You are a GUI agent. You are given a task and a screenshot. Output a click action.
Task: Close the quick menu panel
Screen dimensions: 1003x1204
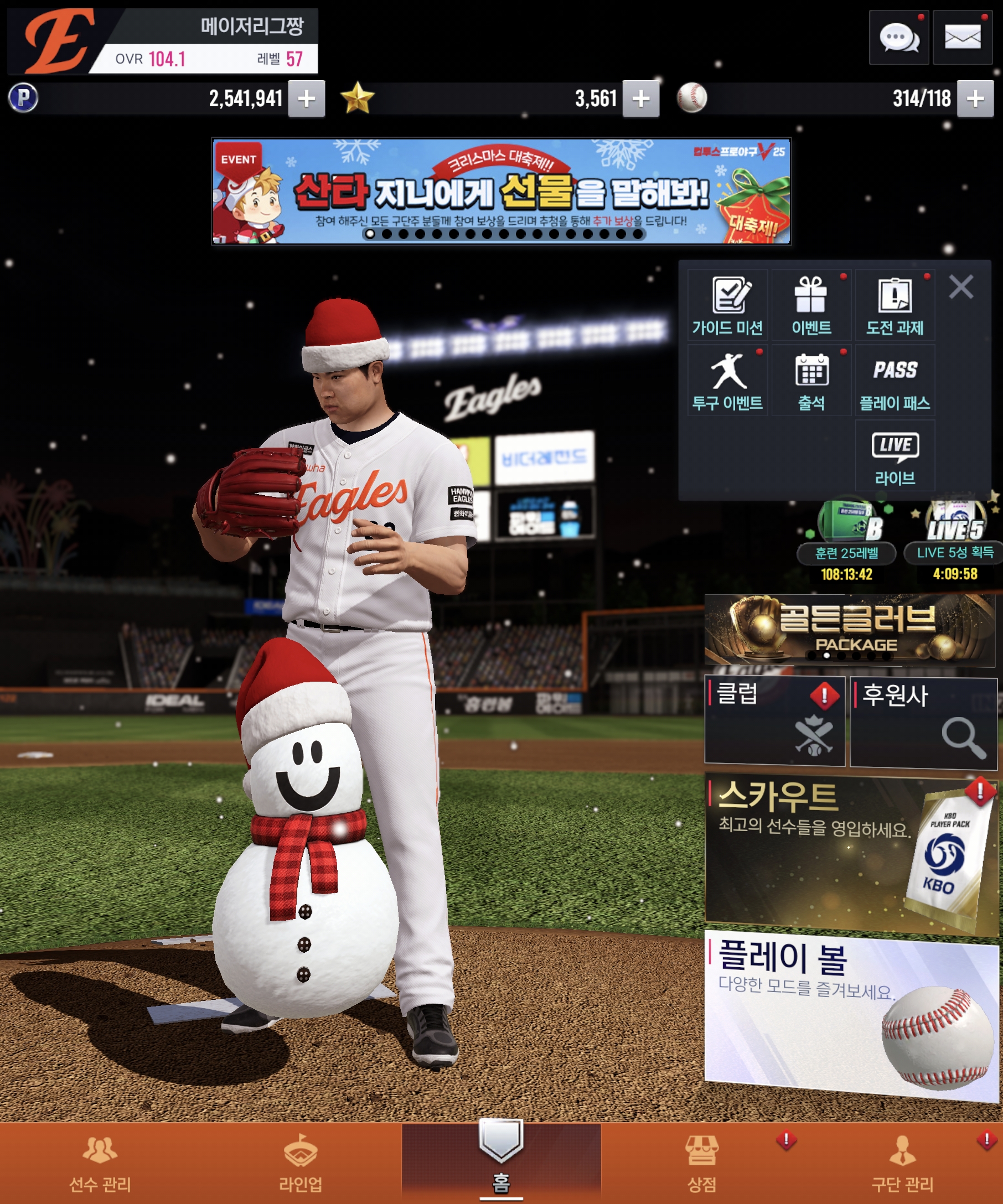tap(960, 287)
